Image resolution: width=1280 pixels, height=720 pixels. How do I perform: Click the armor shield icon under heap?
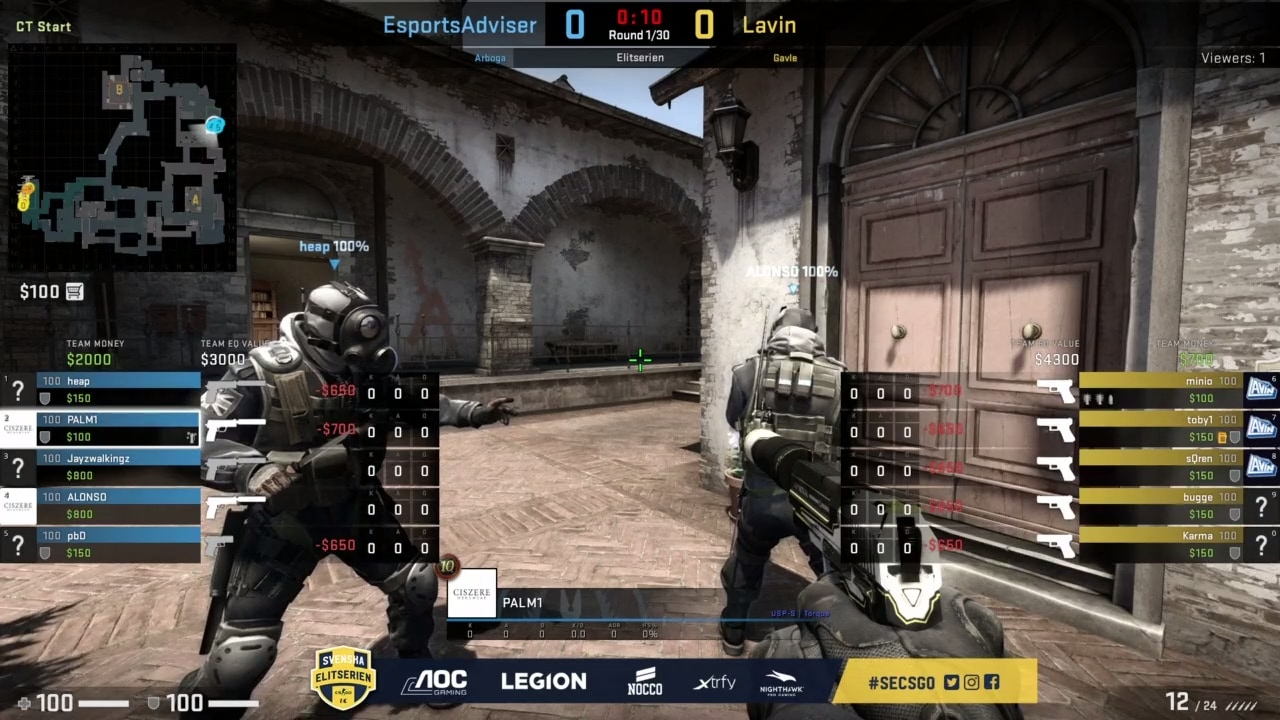click(x=46, y=396)
